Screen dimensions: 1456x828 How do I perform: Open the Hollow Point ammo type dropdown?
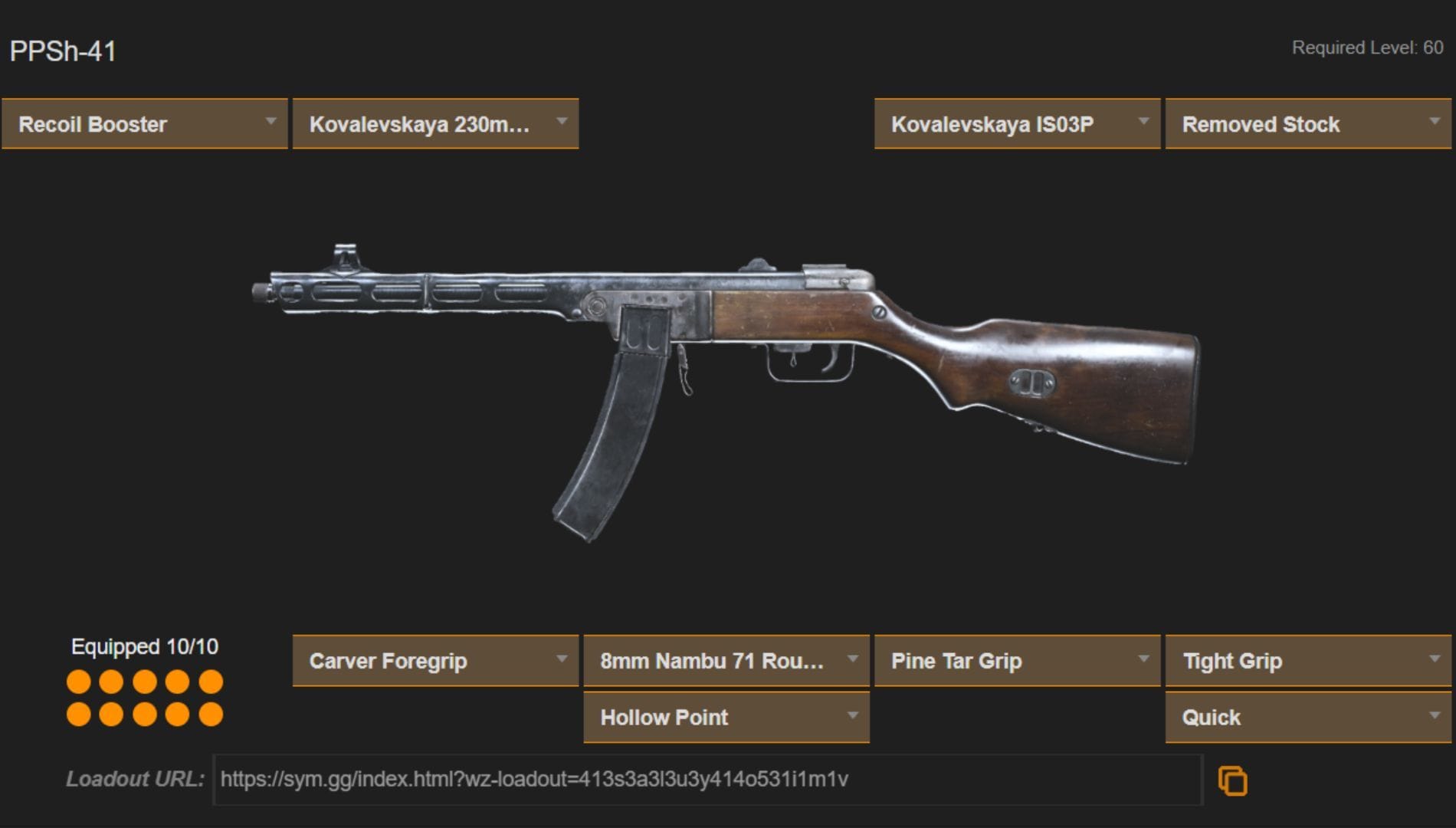pyautogui.click(x=725, y=718)
